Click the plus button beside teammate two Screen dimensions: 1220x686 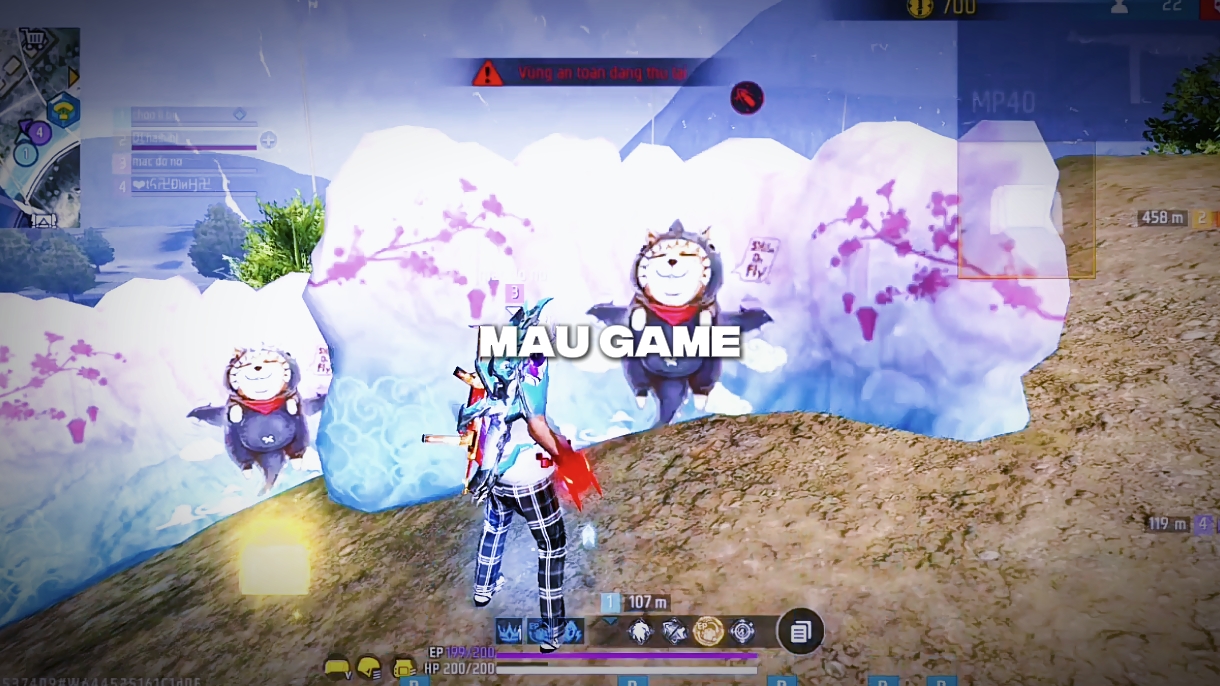tap(268, 140)
